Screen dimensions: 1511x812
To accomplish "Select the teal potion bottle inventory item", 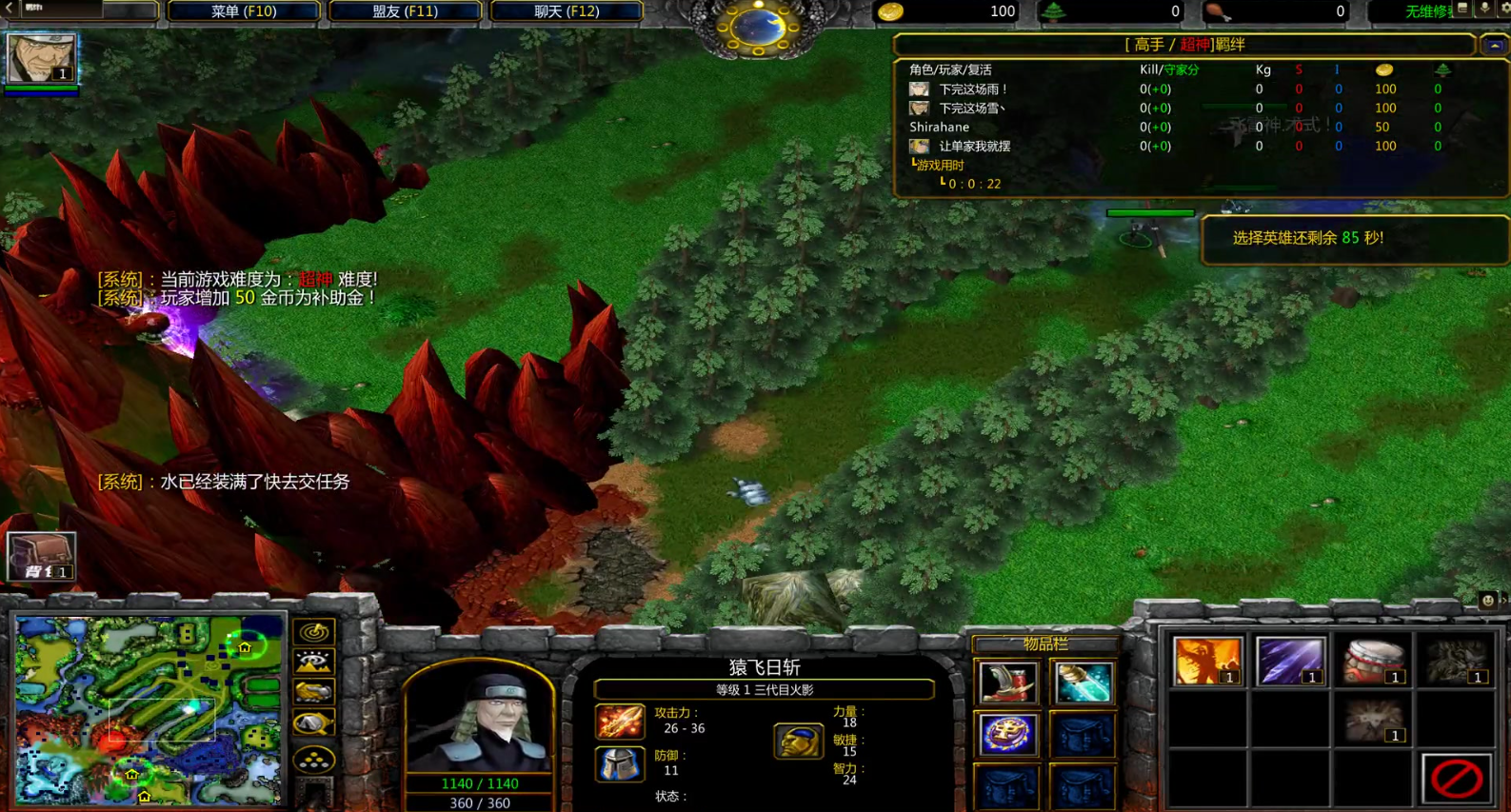I will click(1083, 683).
